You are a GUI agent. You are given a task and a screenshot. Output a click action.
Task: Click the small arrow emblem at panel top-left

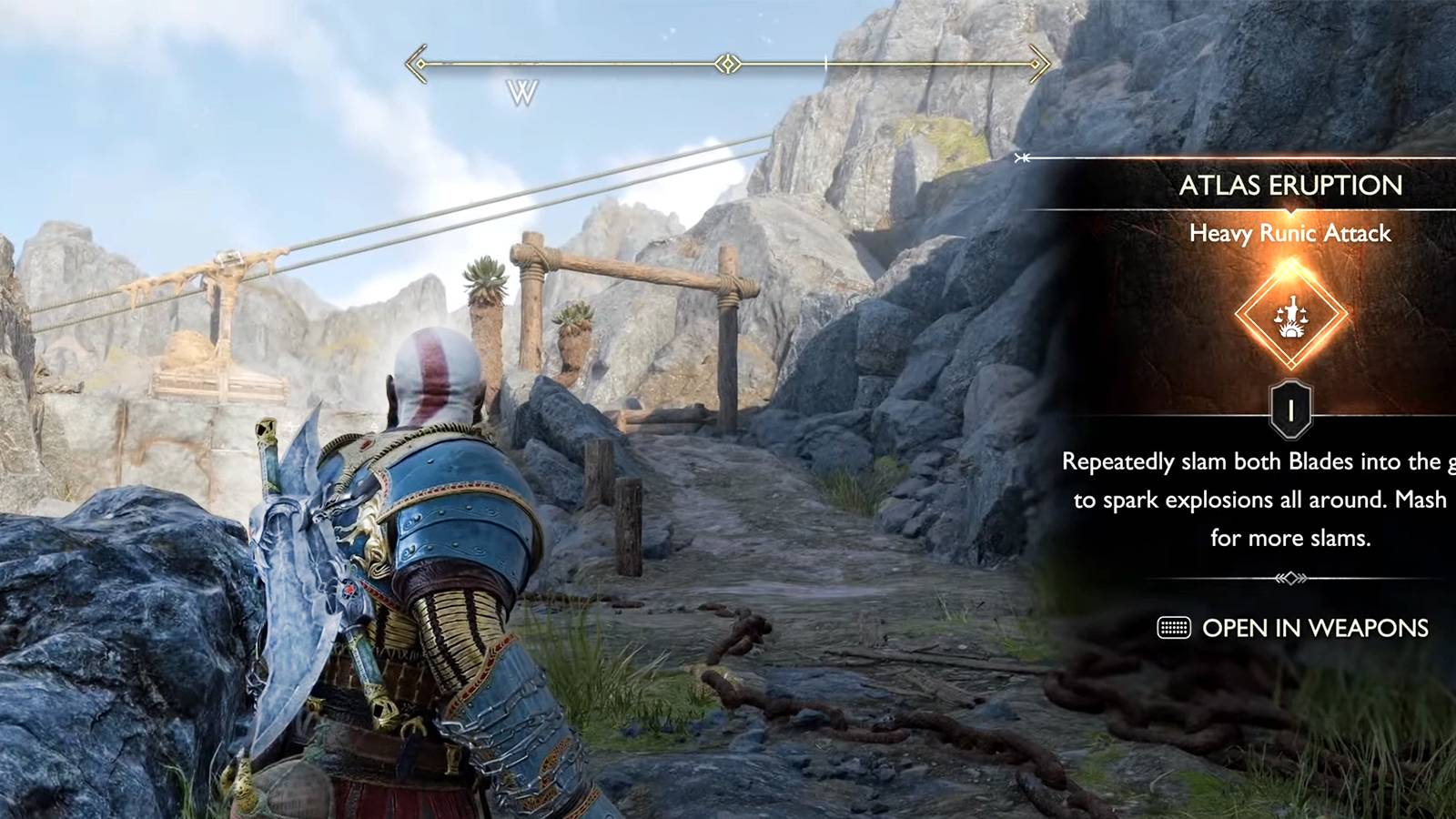1021,157
